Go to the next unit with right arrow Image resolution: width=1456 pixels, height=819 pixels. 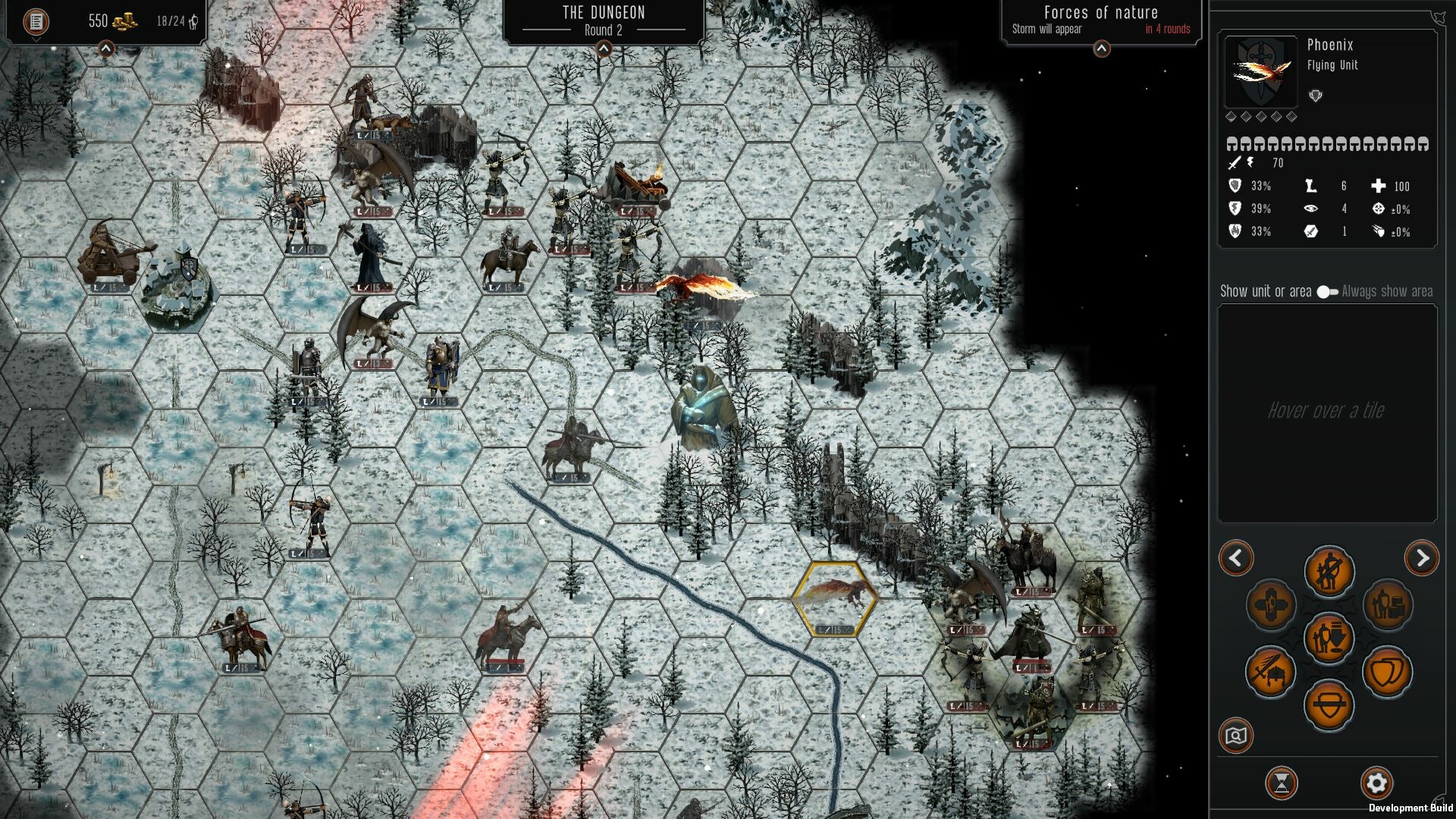[x=1421, y=559]
